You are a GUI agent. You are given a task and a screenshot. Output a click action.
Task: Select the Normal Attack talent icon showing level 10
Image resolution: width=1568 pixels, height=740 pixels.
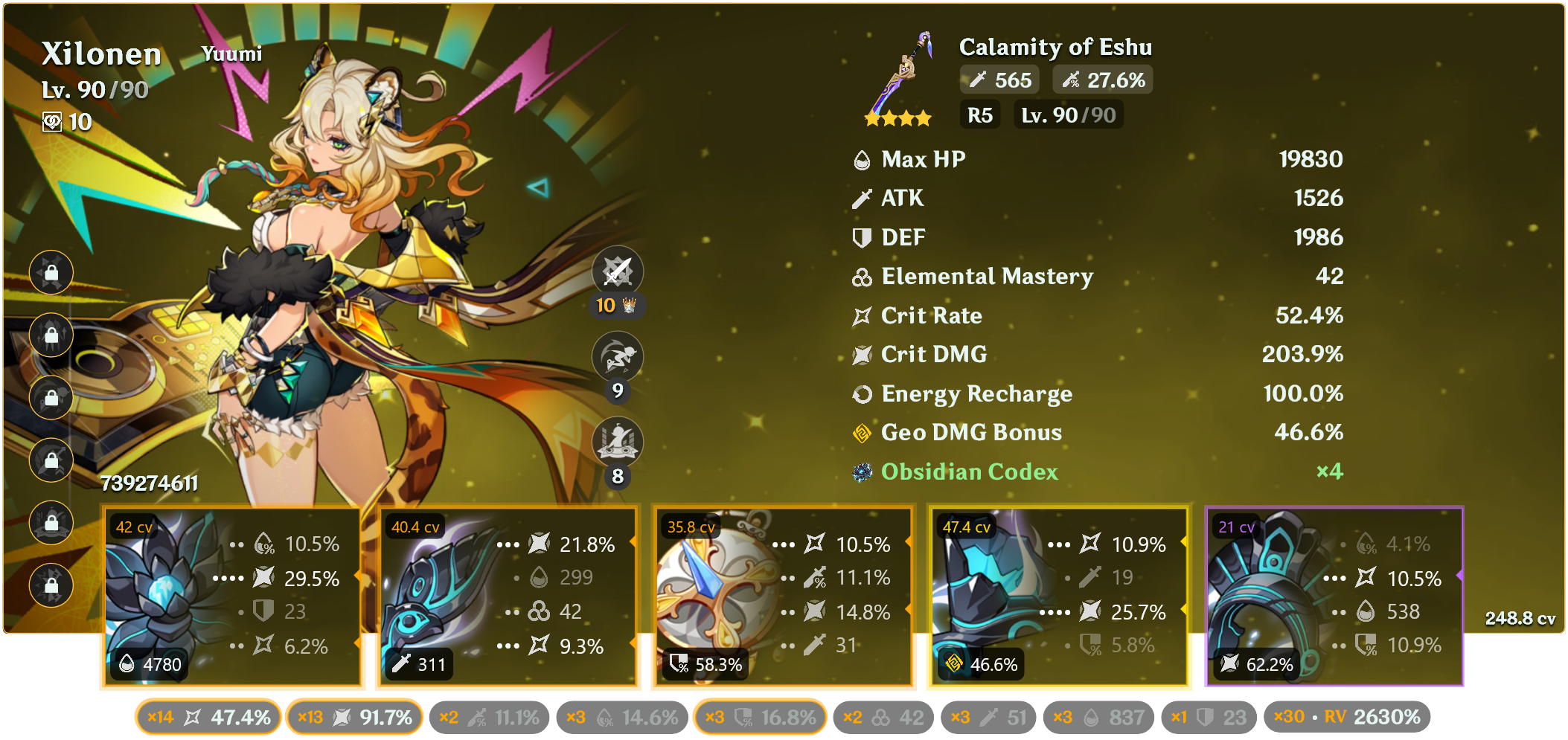(x=618, y=271)
